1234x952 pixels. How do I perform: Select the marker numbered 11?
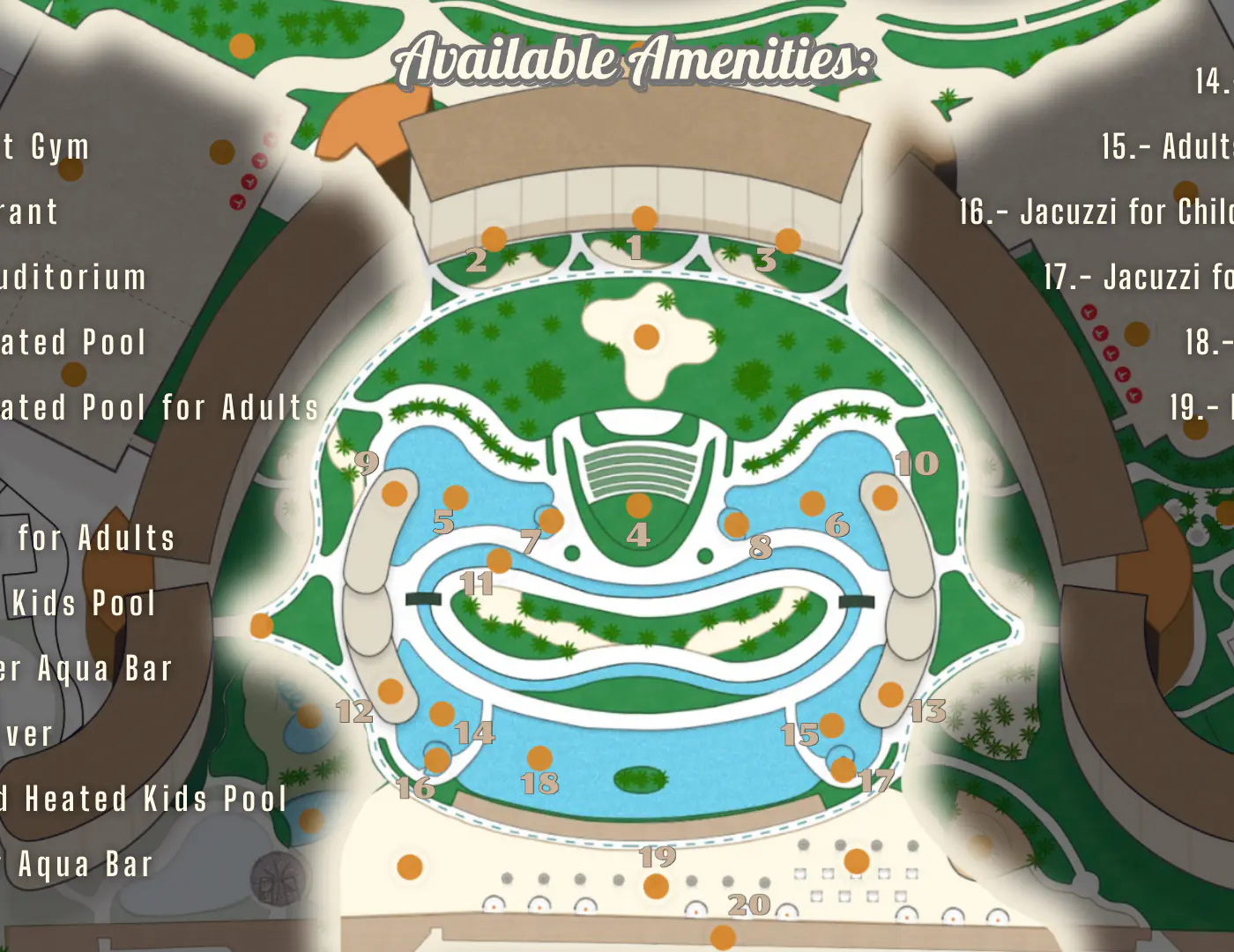(499, 560)
